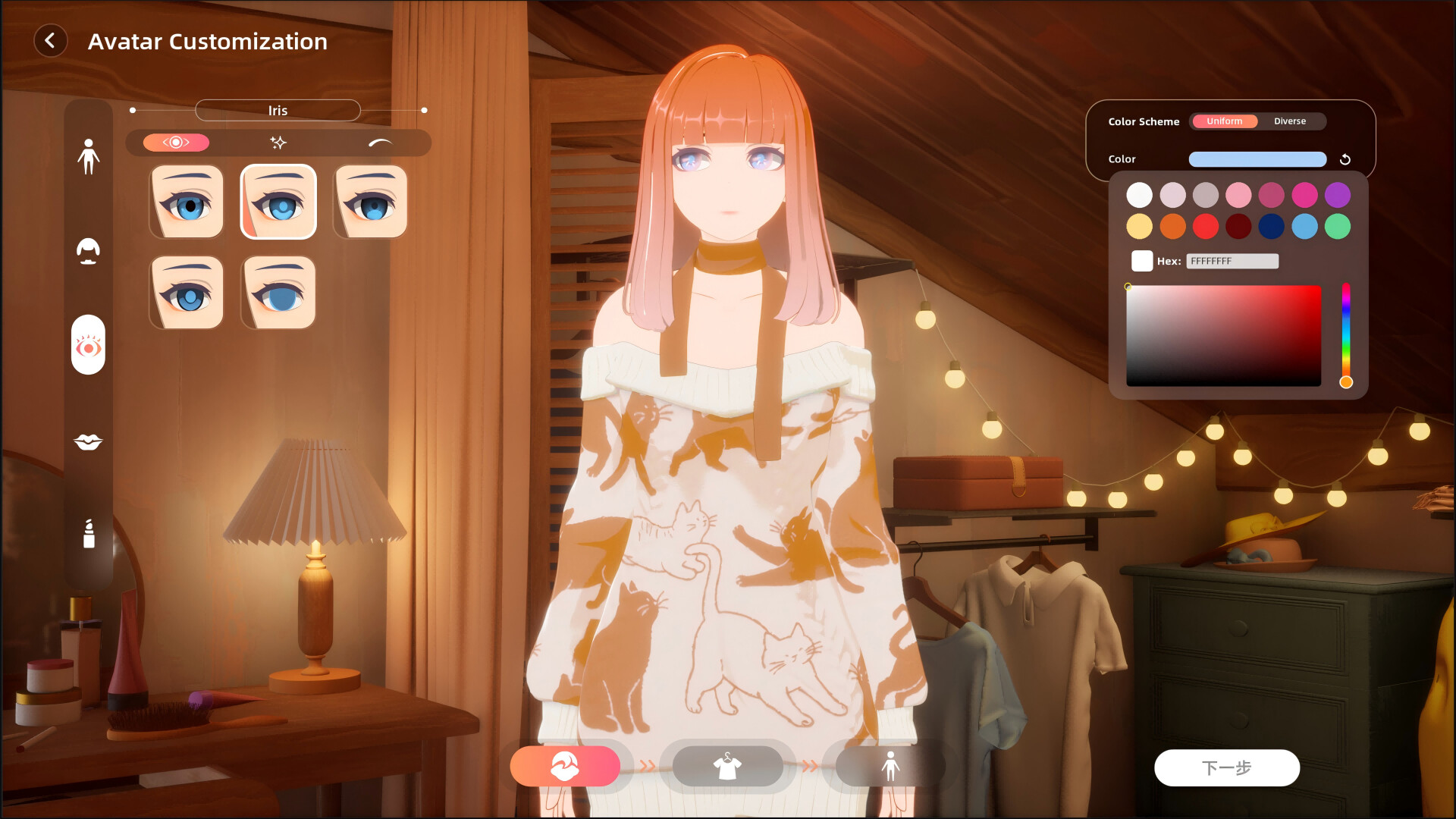
Task: Select the fourth eye style thumbnail
Action: click(x=186, y=292)
